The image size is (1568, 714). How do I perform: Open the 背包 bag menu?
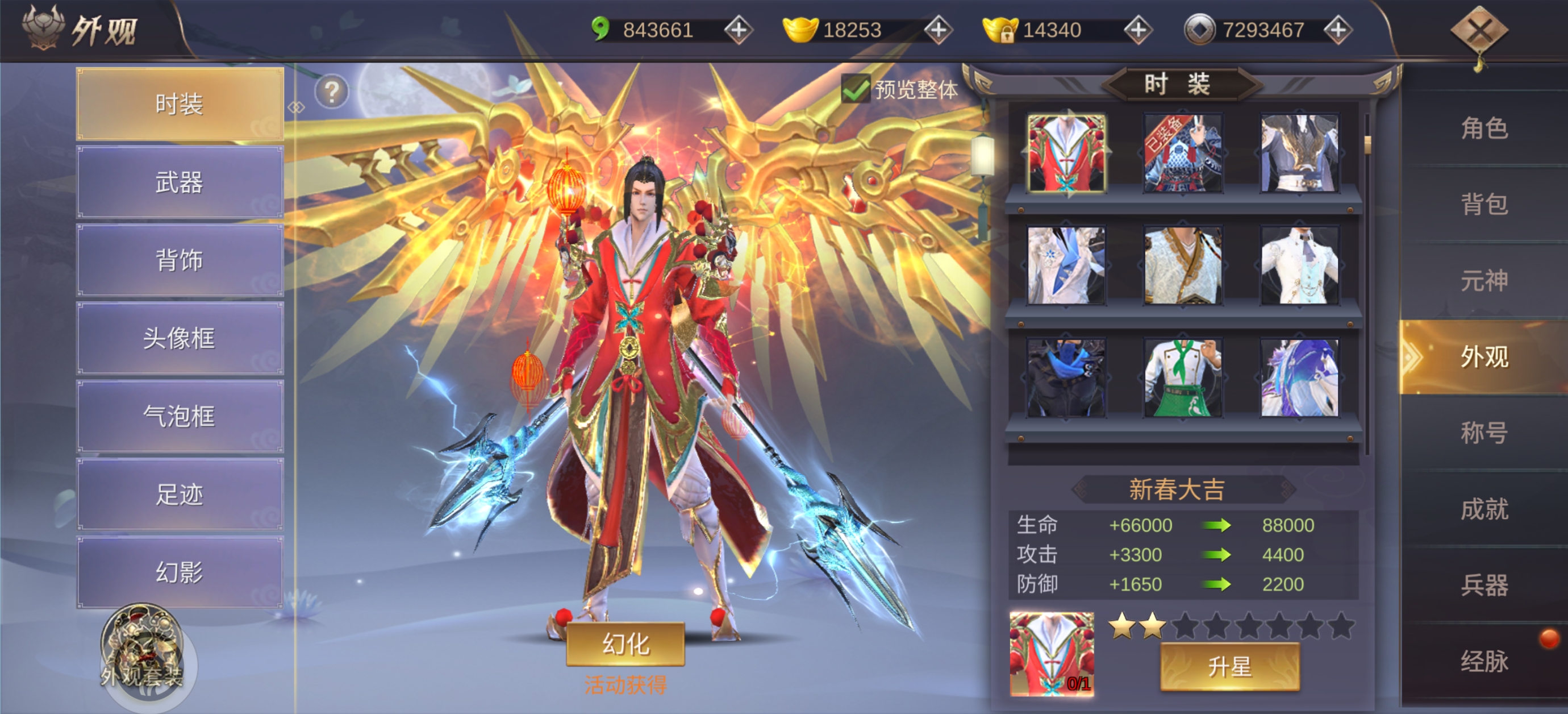(x=1484, y=204)
